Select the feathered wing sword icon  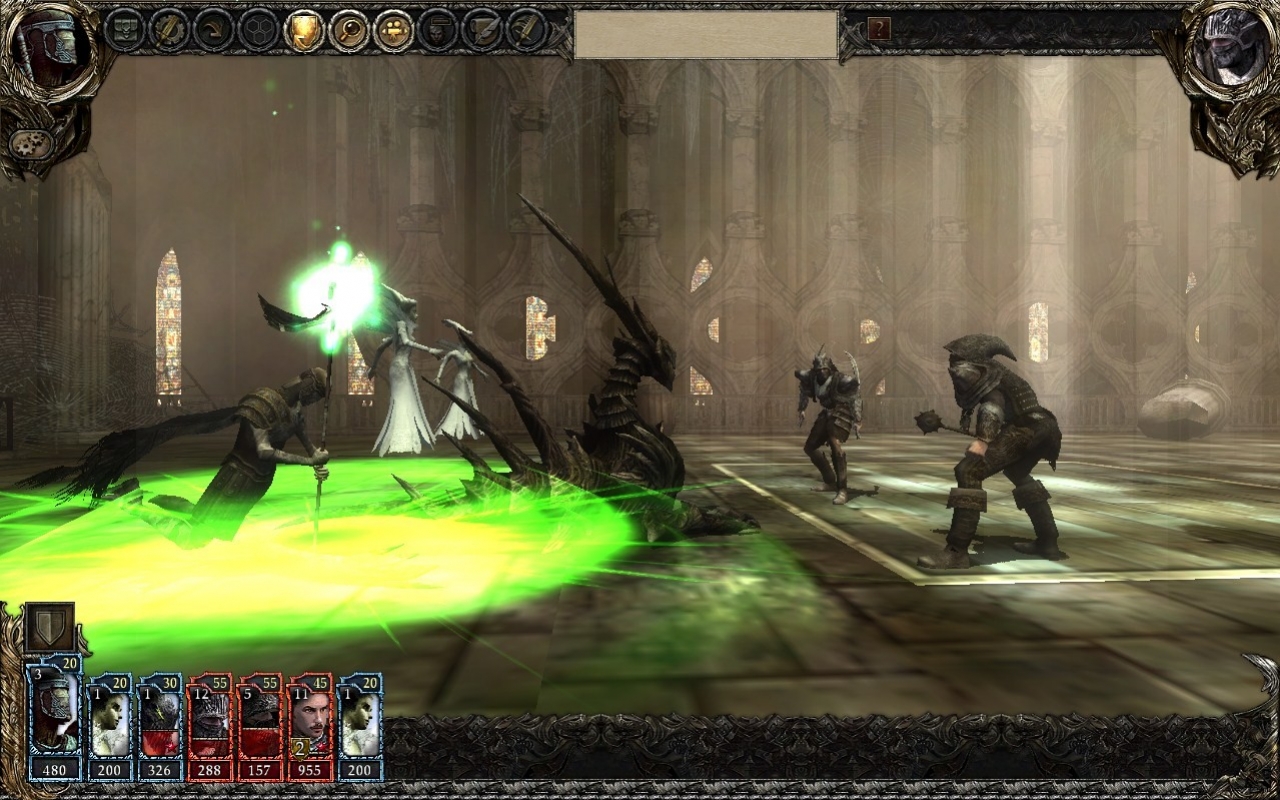tap(526, 30)
